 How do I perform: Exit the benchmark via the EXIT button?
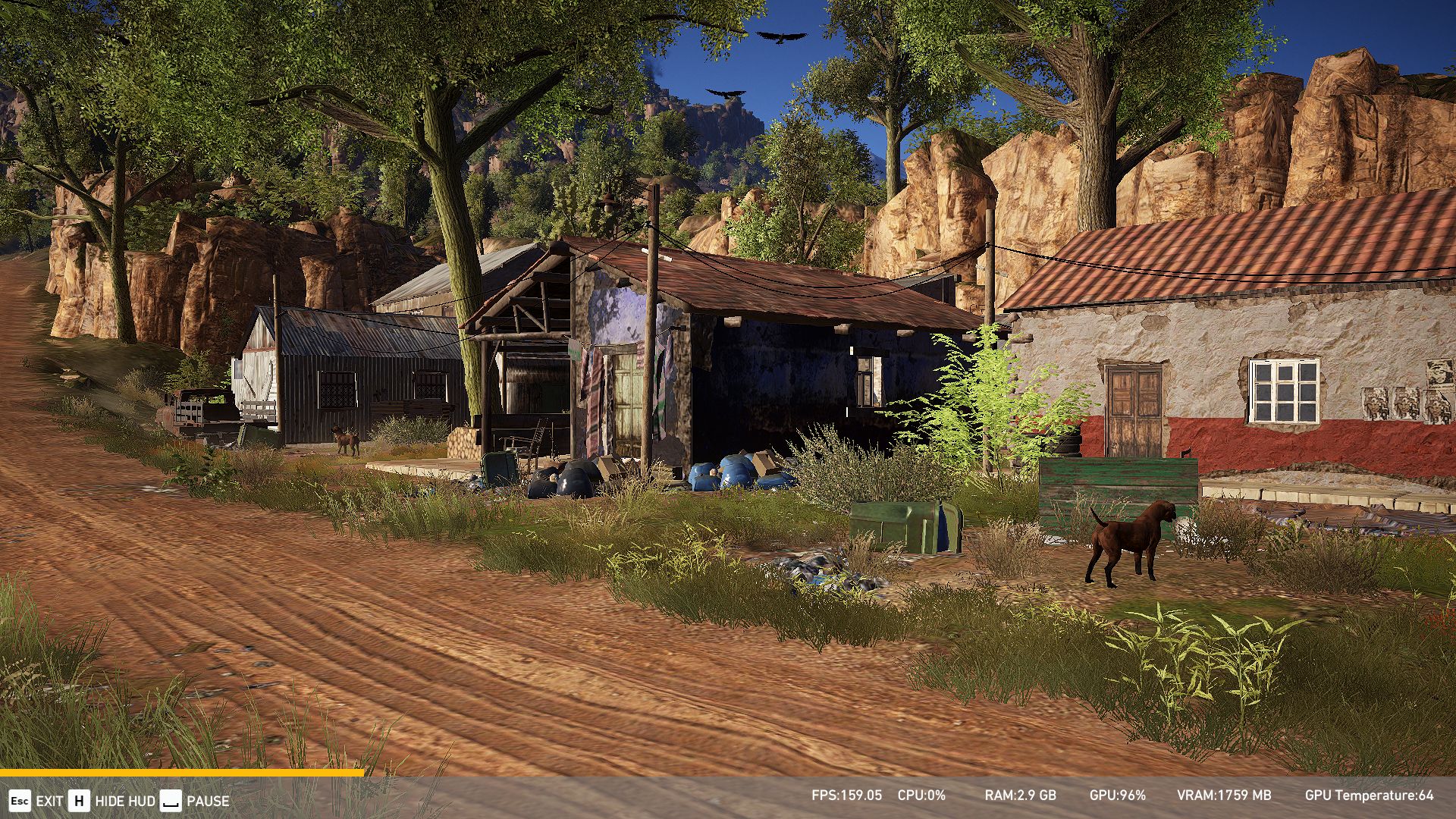click(x=36, y=801)
